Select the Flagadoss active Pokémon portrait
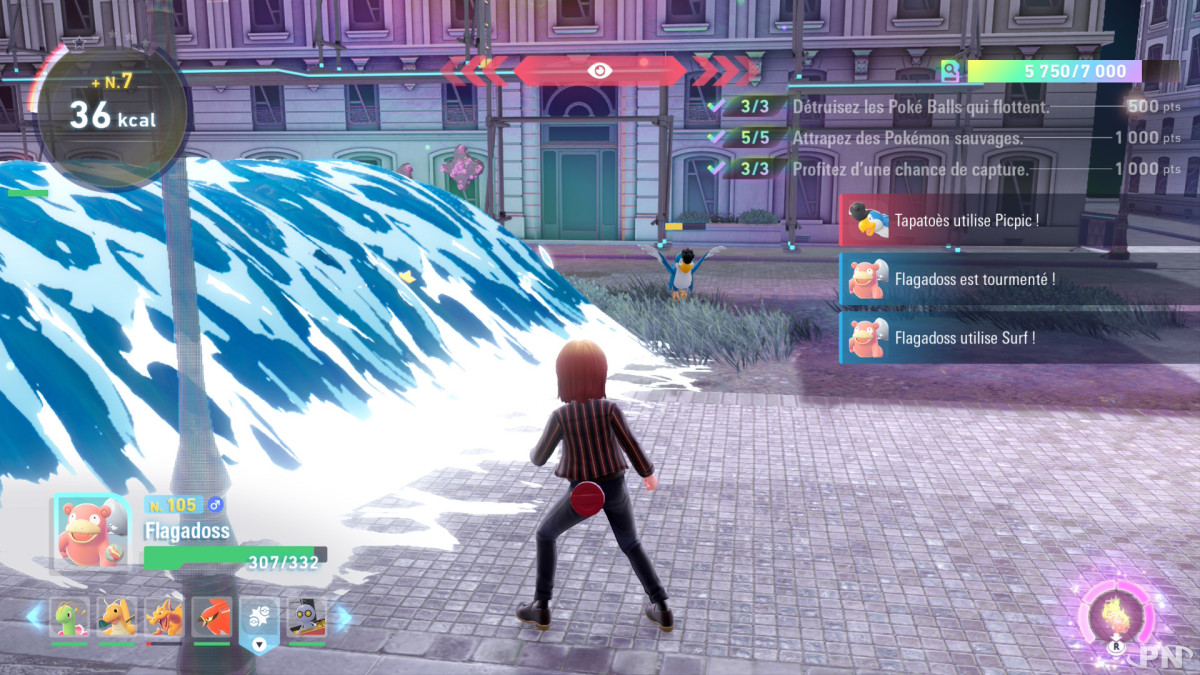Screen dimensions: 1200x675 click(x=91, y=532)
